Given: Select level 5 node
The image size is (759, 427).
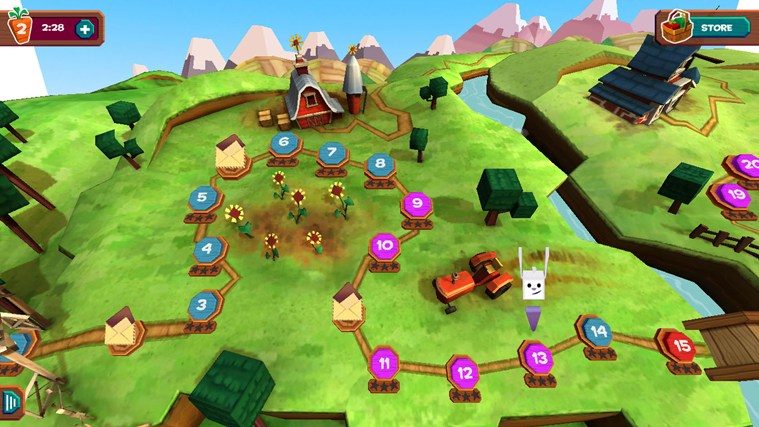Looking at the screenshot, I should [x=203, y=197].
